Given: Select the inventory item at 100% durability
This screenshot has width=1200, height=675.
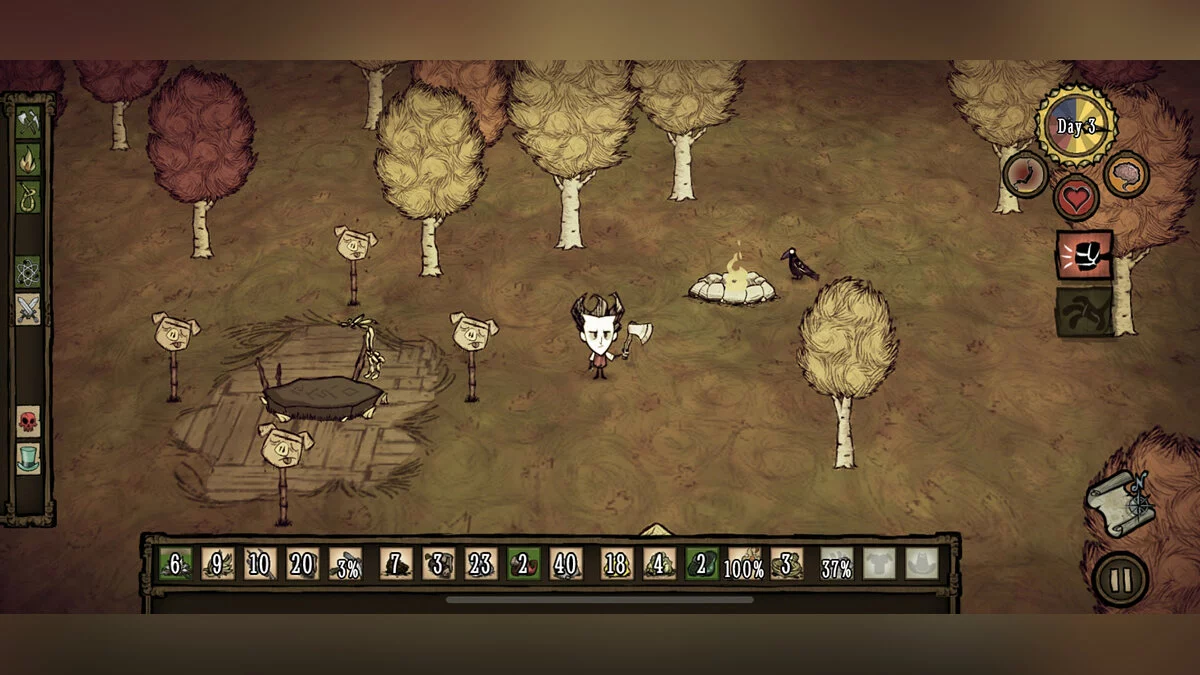Looking at the screenshot, I should (744, 564).
